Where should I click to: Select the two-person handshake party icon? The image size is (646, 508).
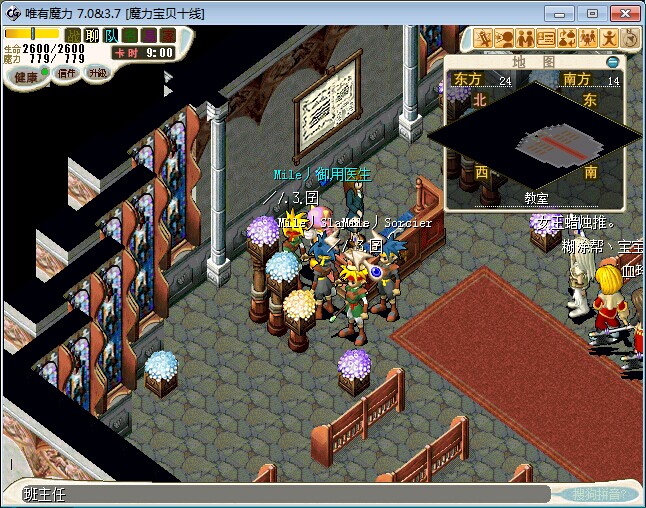point(526,38)
